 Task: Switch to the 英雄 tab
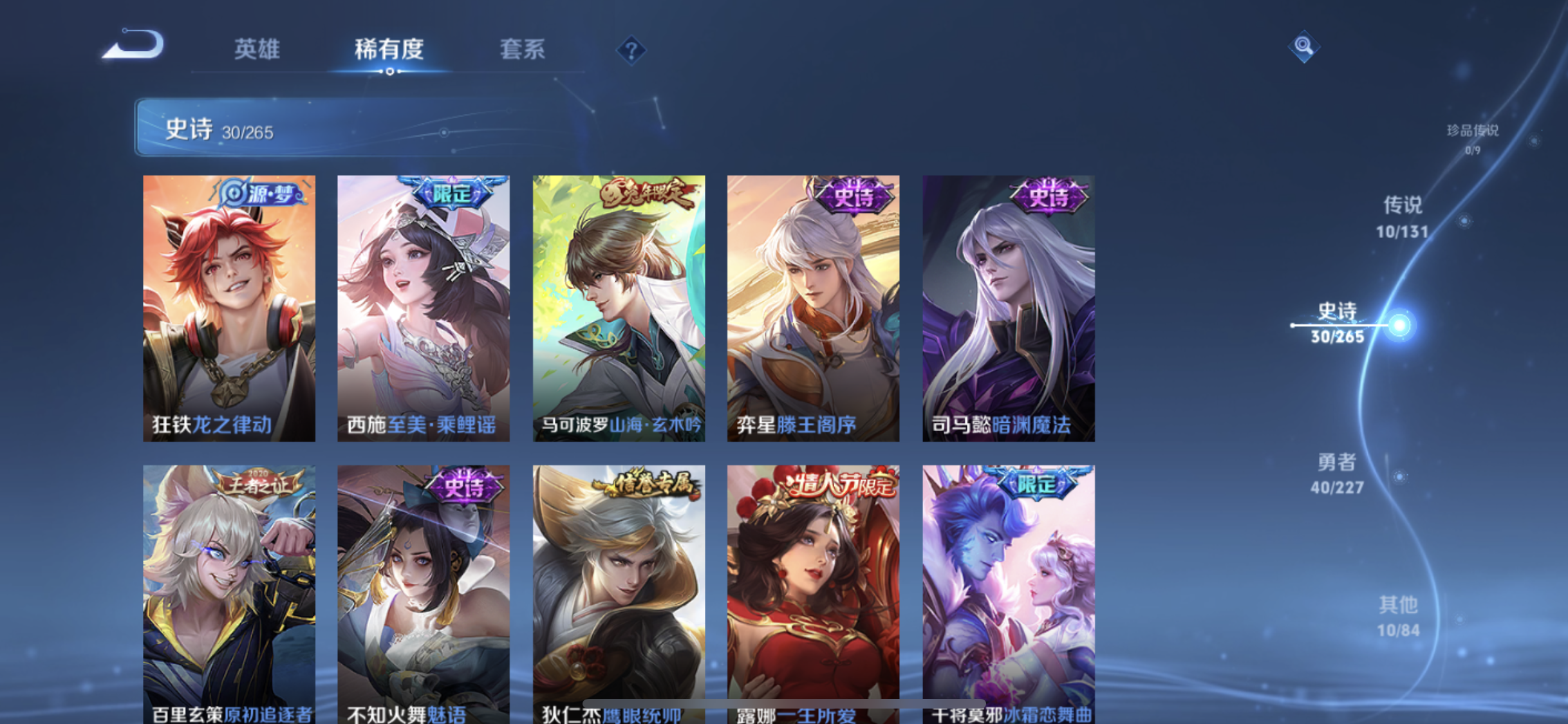click(x=257, y=50)
